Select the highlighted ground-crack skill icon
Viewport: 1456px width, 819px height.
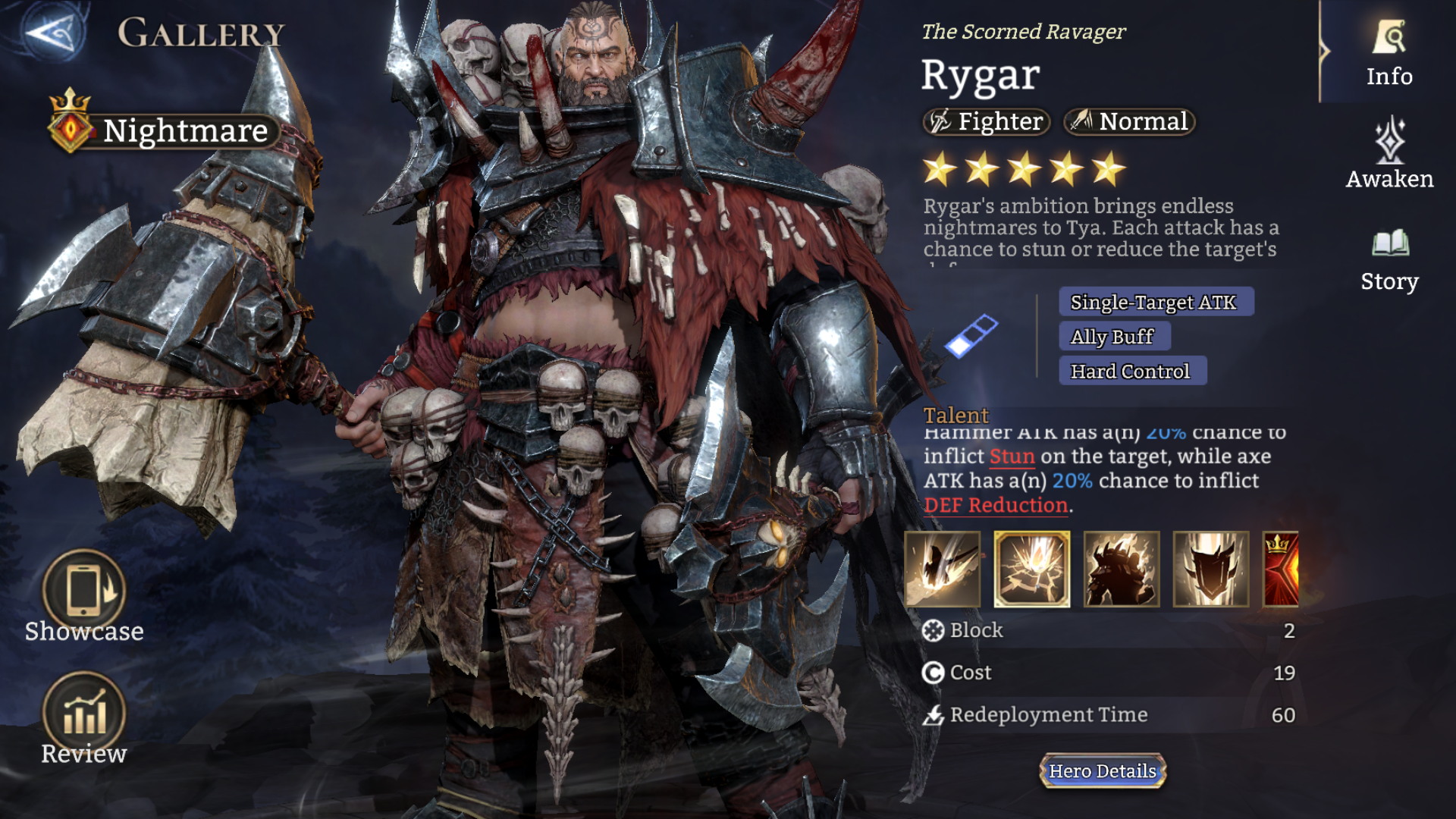[1032, 569]
